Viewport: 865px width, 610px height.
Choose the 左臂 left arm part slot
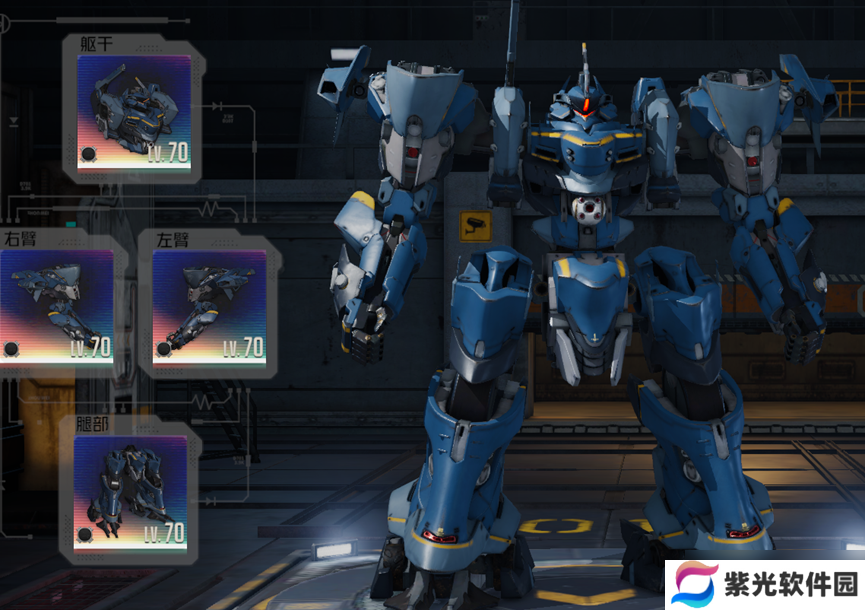click(x=209, y=304)
